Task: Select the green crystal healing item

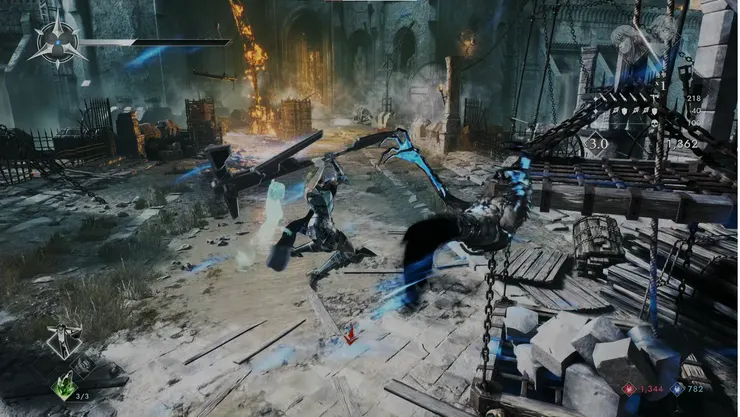Action: pyautogui.click(x=65, y=386)
